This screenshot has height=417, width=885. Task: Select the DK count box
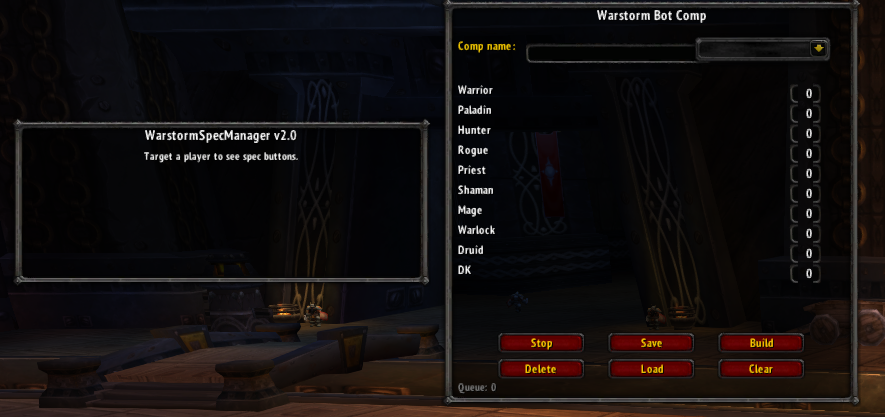click(x=807, y=274)
